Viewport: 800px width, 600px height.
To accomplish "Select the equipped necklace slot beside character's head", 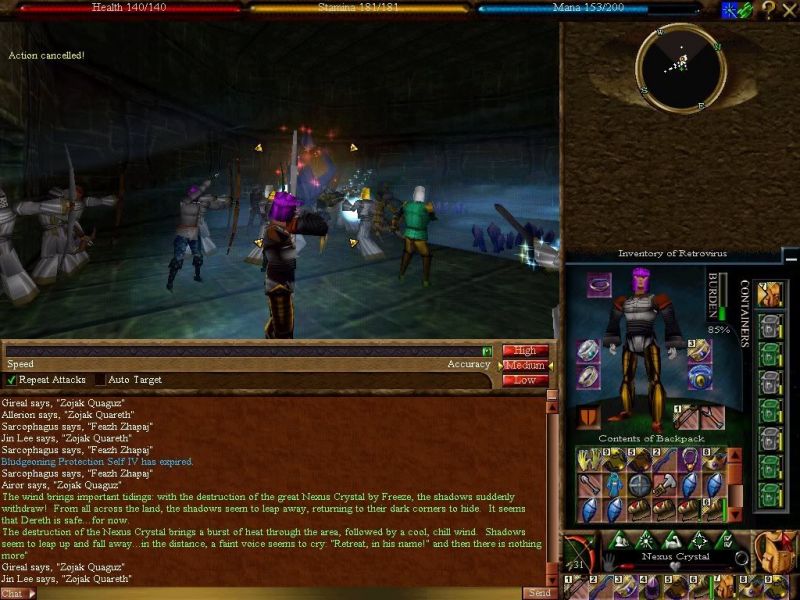I will tap(599, 285).
